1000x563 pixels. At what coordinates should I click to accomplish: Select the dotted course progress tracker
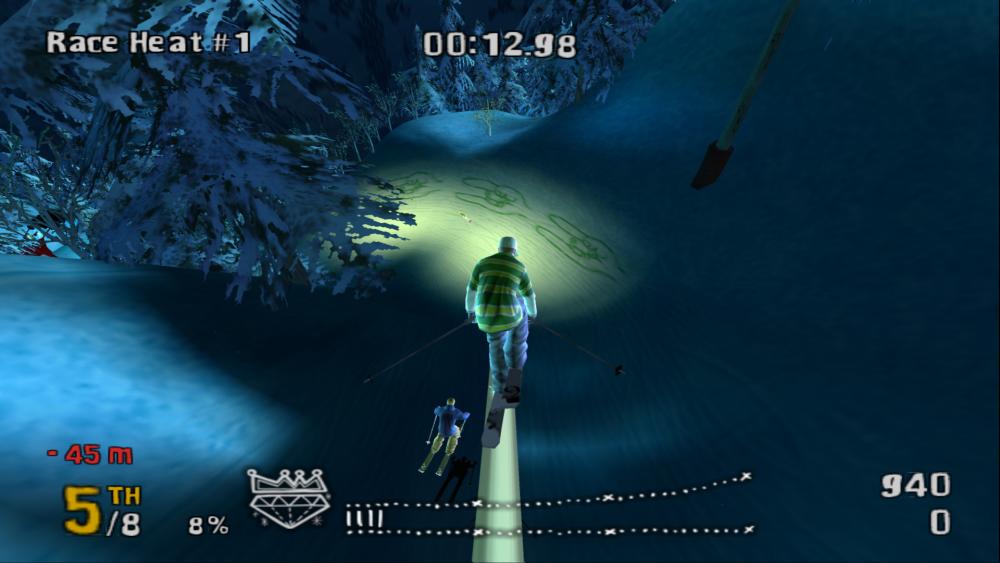coord(549,506)
